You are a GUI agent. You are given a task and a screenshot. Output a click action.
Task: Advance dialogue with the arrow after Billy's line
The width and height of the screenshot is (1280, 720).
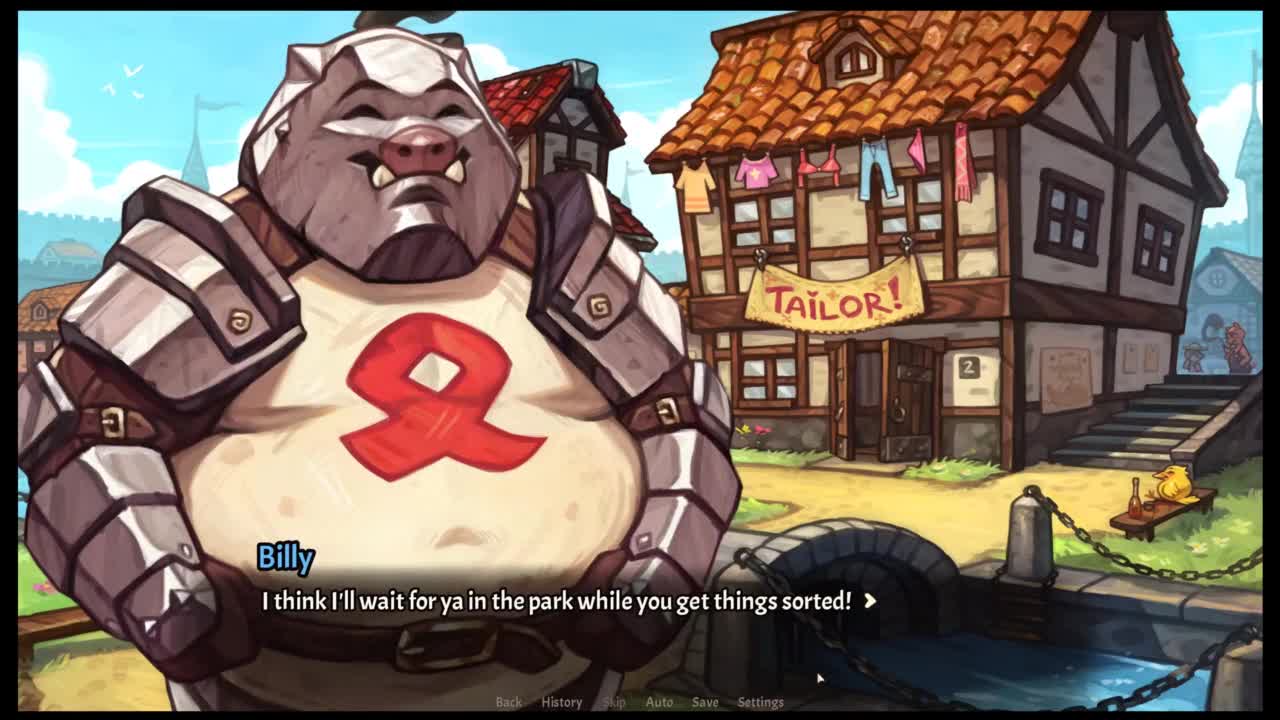(x=869, y=601)
